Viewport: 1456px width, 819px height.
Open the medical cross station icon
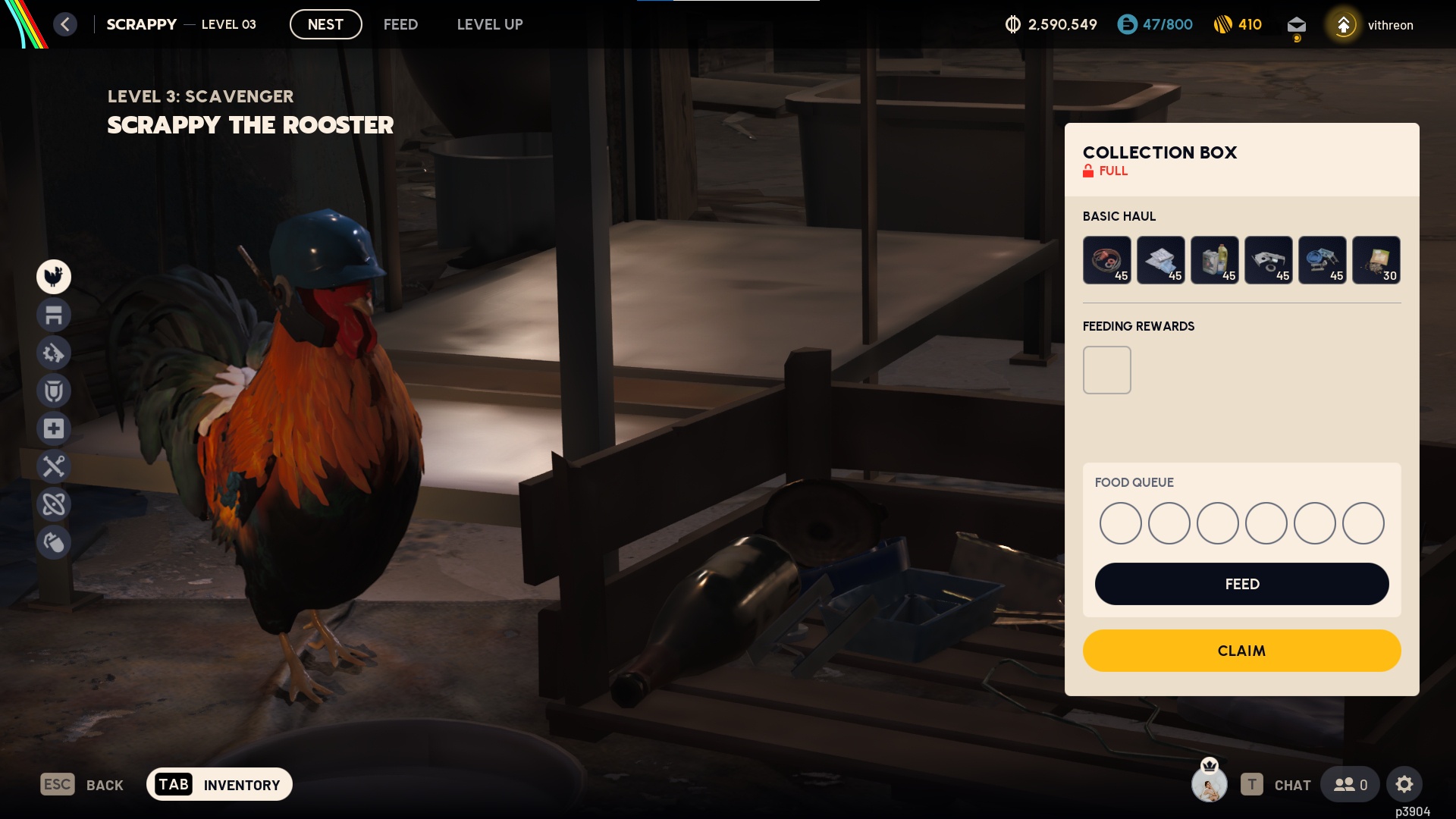pos(54,428)
